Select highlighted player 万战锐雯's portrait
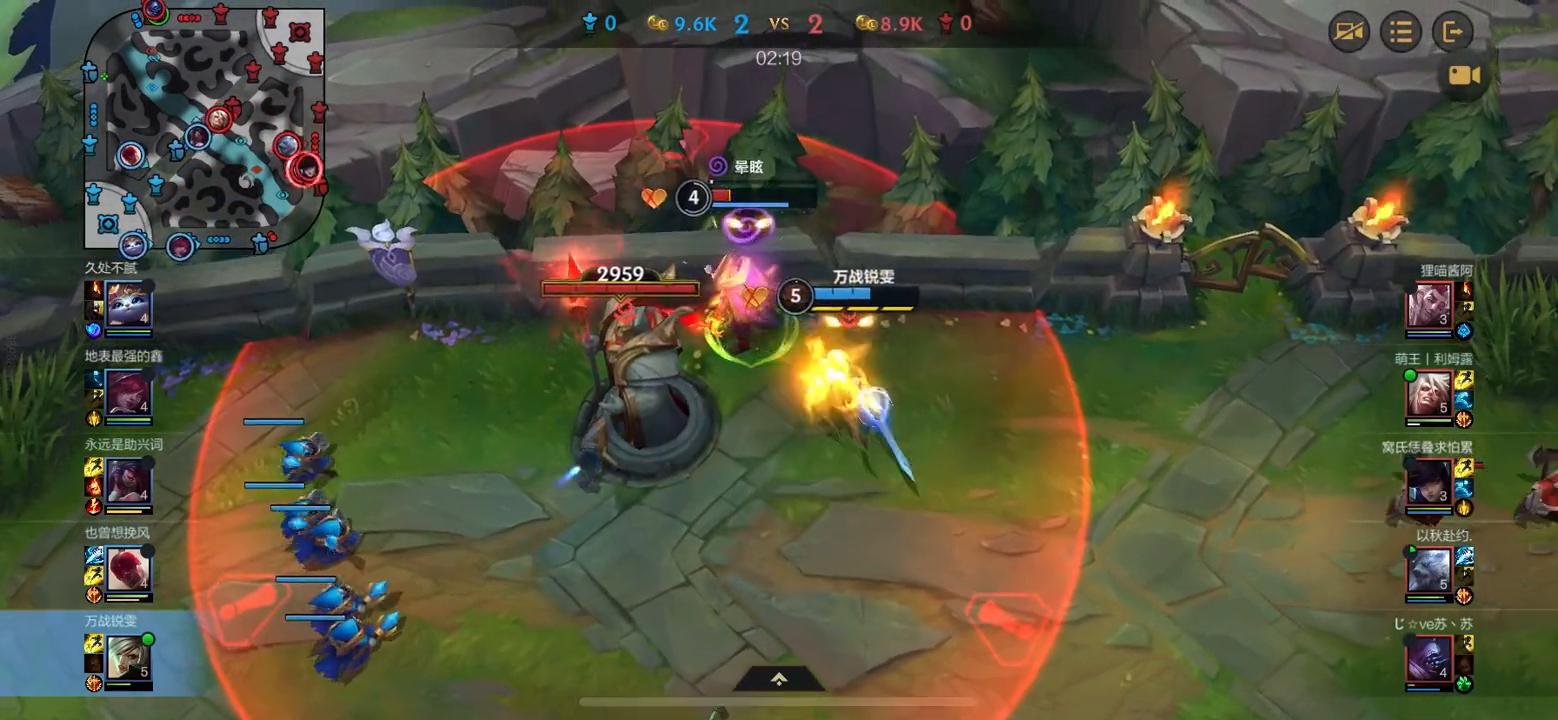The width and height of the screenshot is (1558, 720). coord(129,656)
